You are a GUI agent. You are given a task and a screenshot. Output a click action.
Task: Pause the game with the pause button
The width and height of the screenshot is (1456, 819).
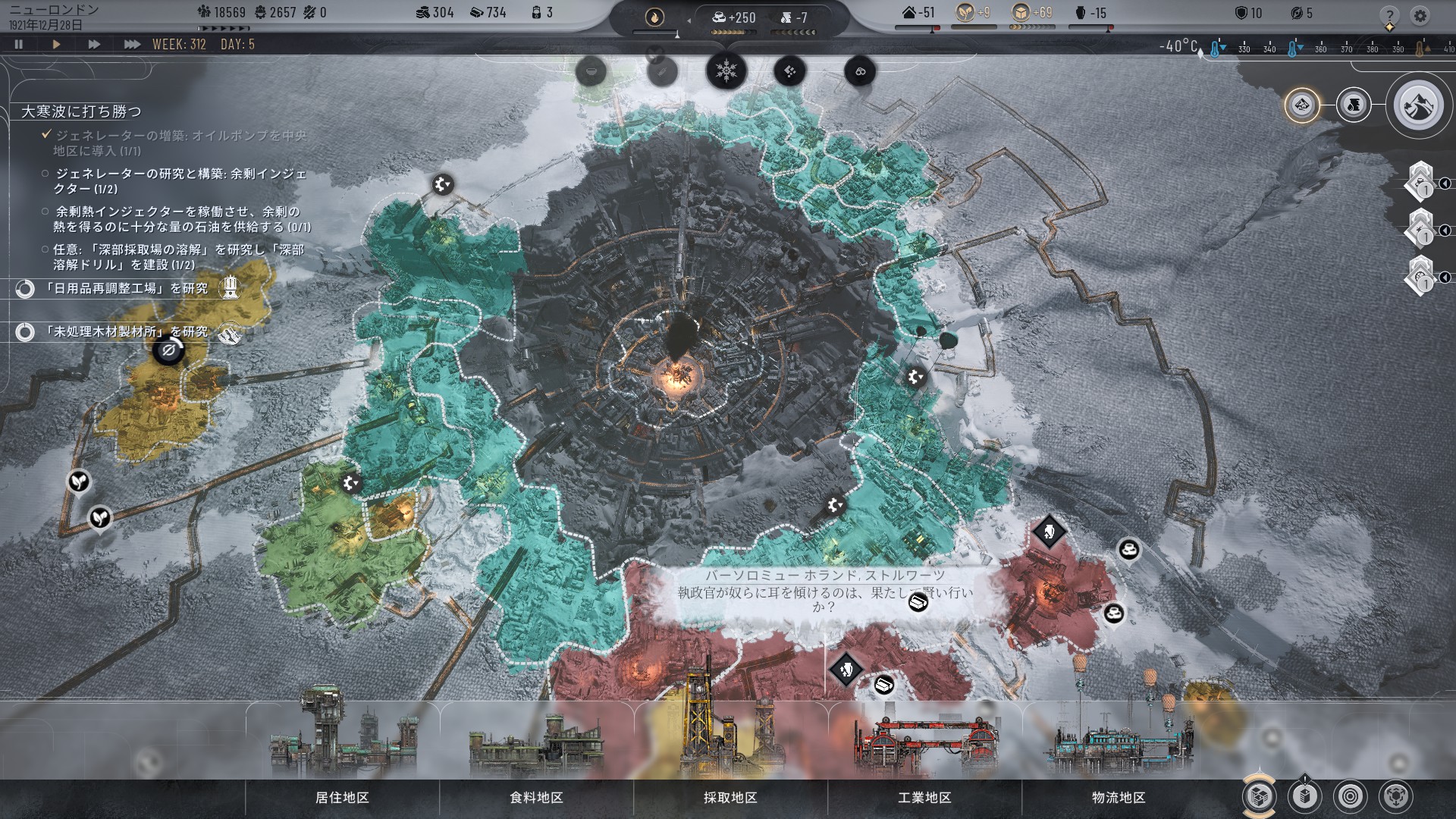pyautogui.click(x=19, y=45)
